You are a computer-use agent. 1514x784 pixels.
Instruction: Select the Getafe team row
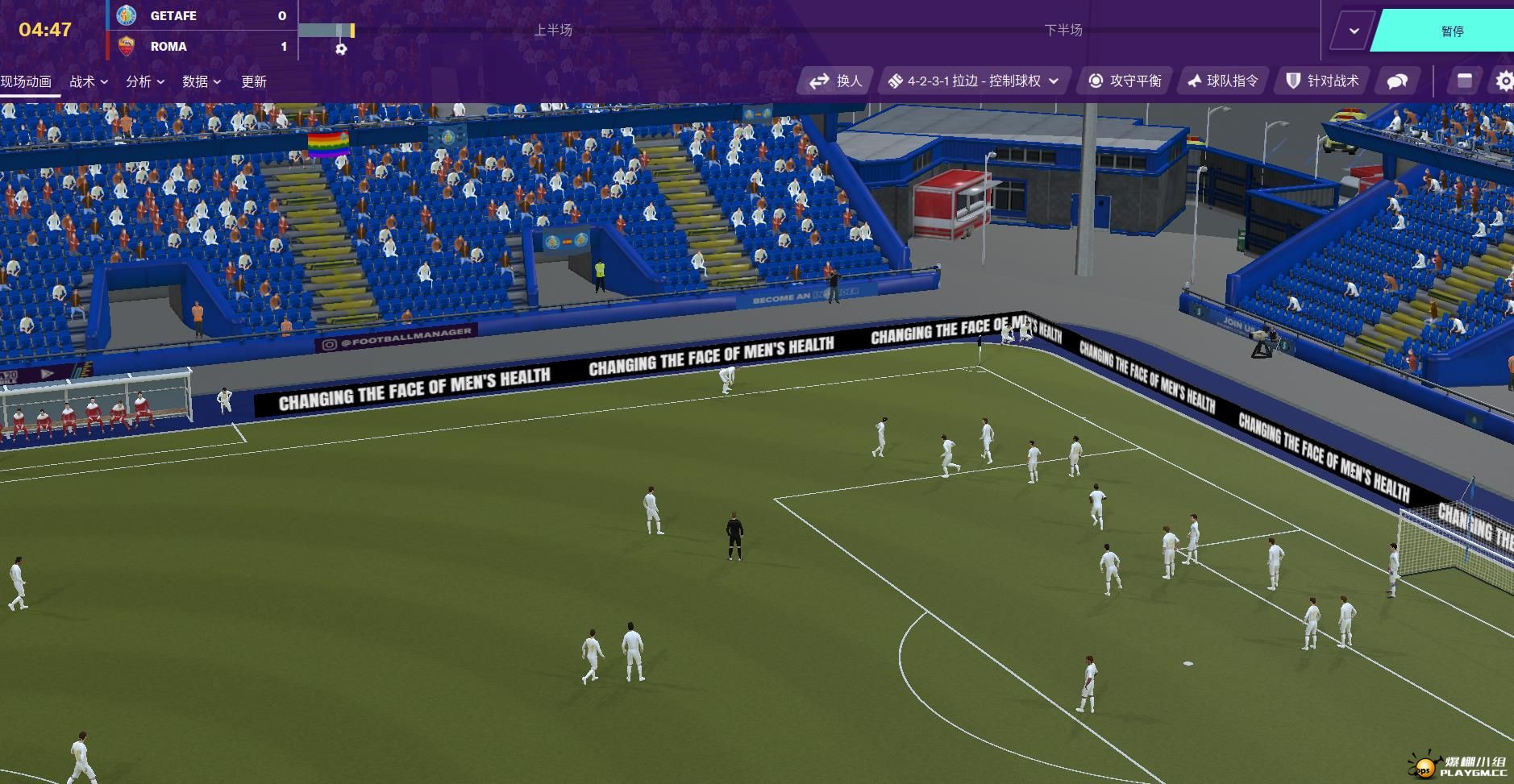pos(202,15)
